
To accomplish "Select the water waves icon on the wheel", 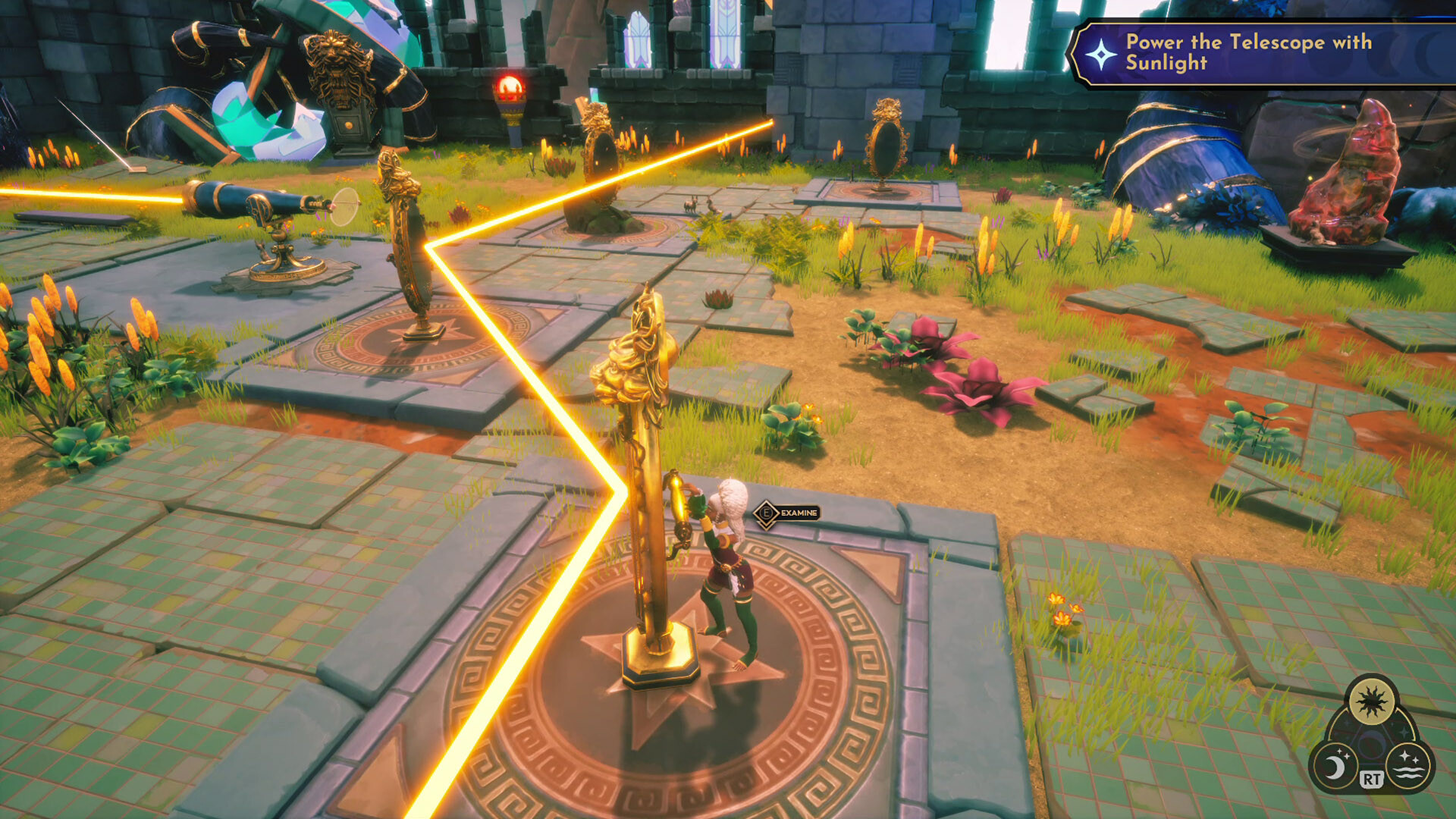I will [1410, 766].
